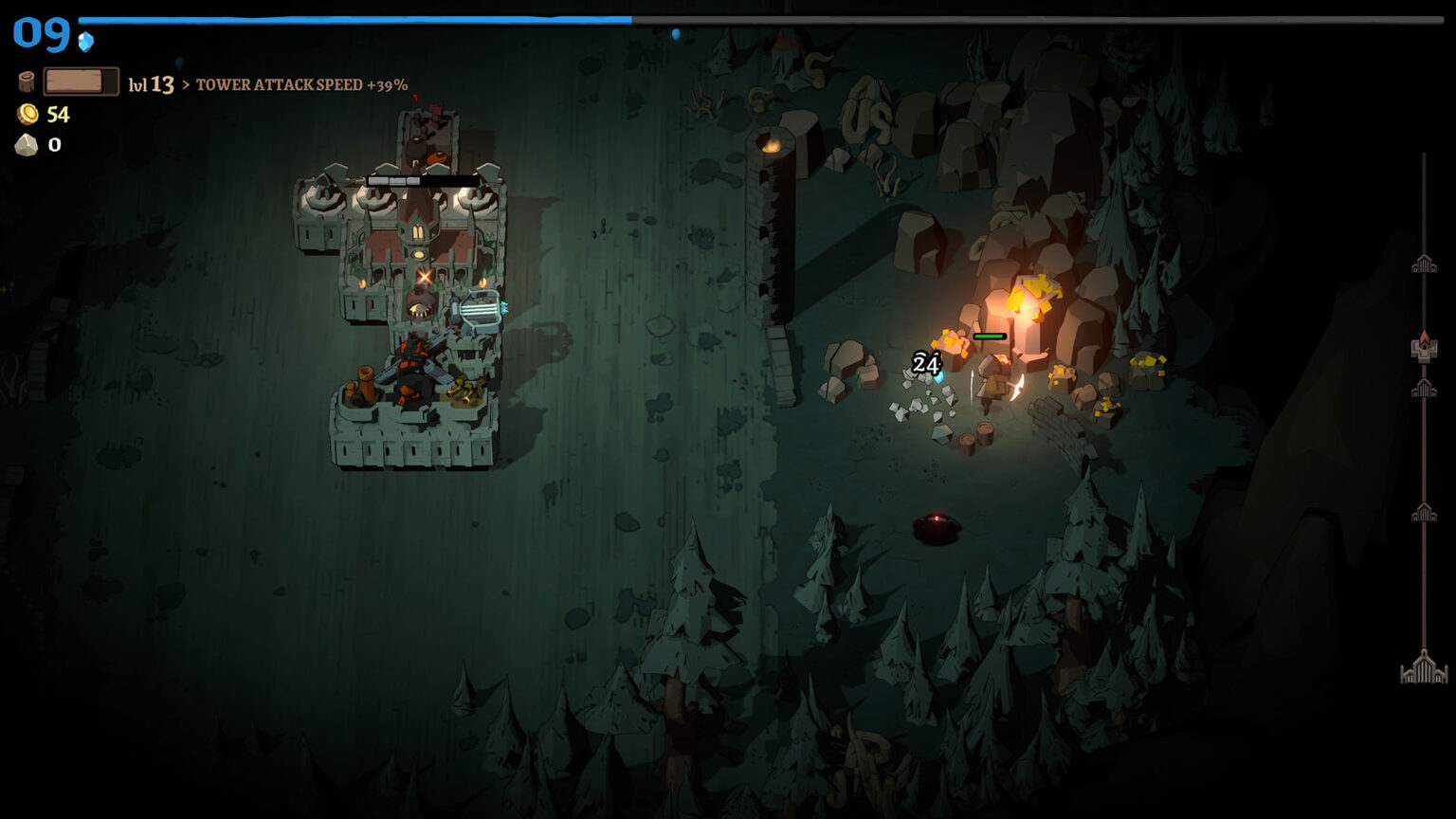Click the third castle milestone icon below the marker
This screenshot has width=1456, height=819.
click(1425, 387)
